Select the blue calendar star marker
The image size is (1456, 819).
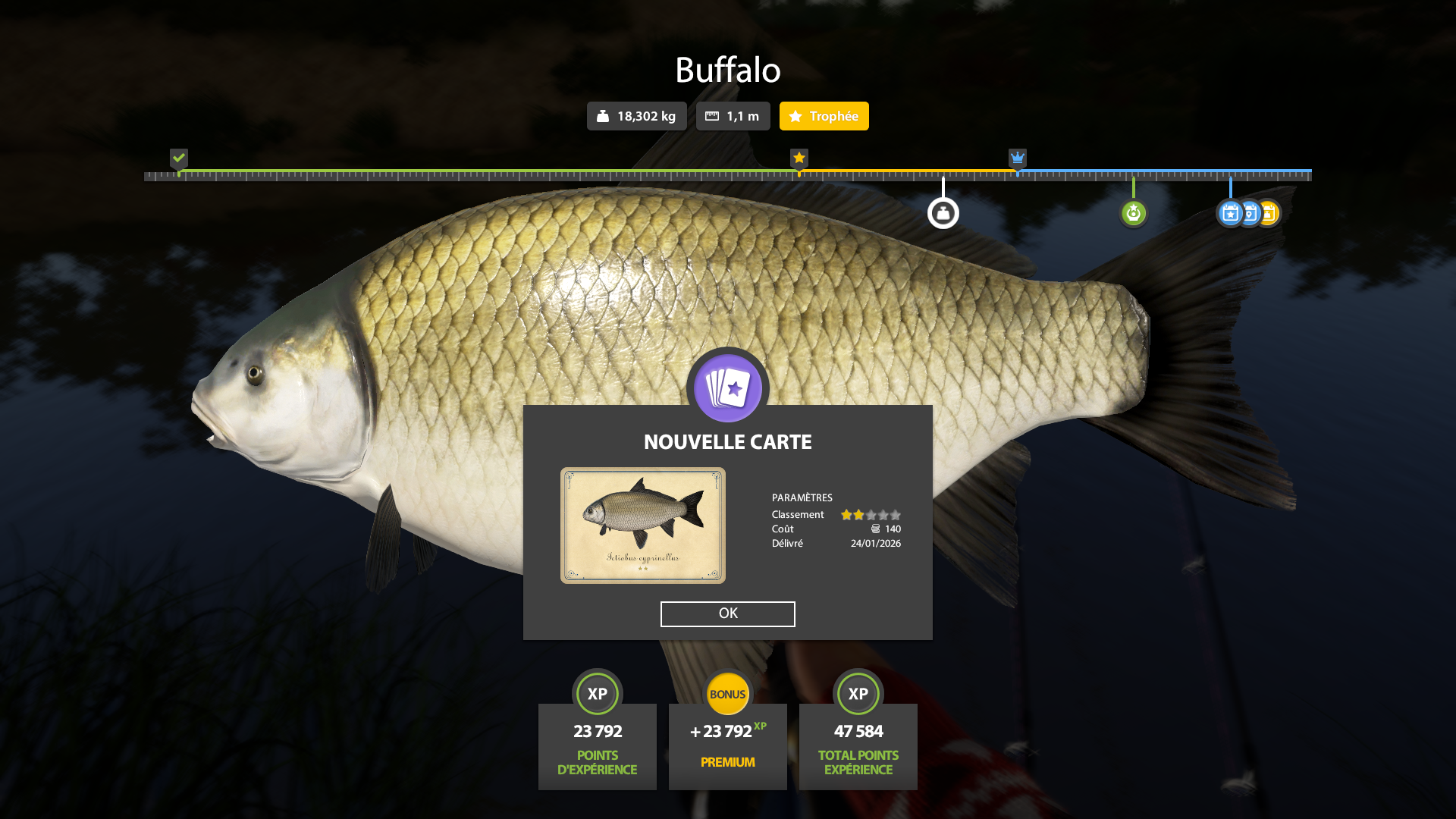click(x=1229, y=213)
